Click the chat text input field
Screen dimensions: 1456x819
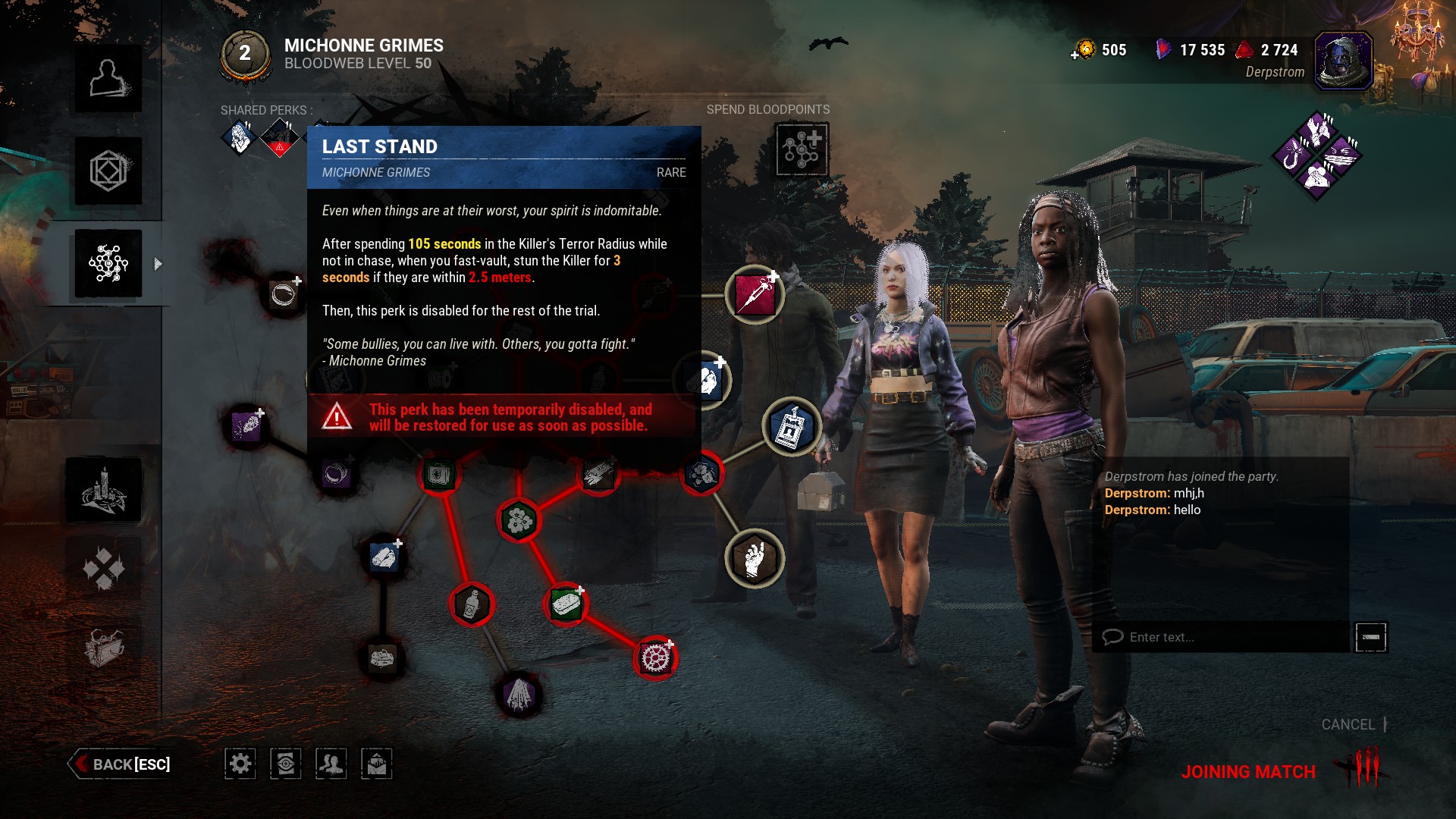(1221, 637)
